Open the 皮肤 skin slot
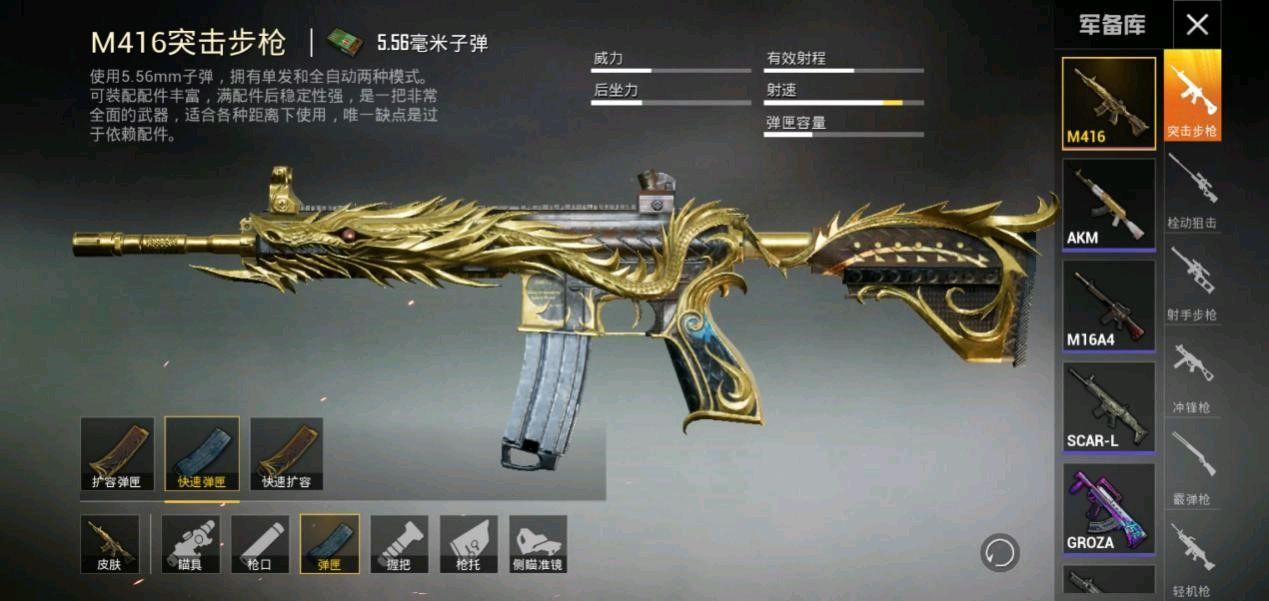Screen dimensions: 1269x601 [110, 544]
